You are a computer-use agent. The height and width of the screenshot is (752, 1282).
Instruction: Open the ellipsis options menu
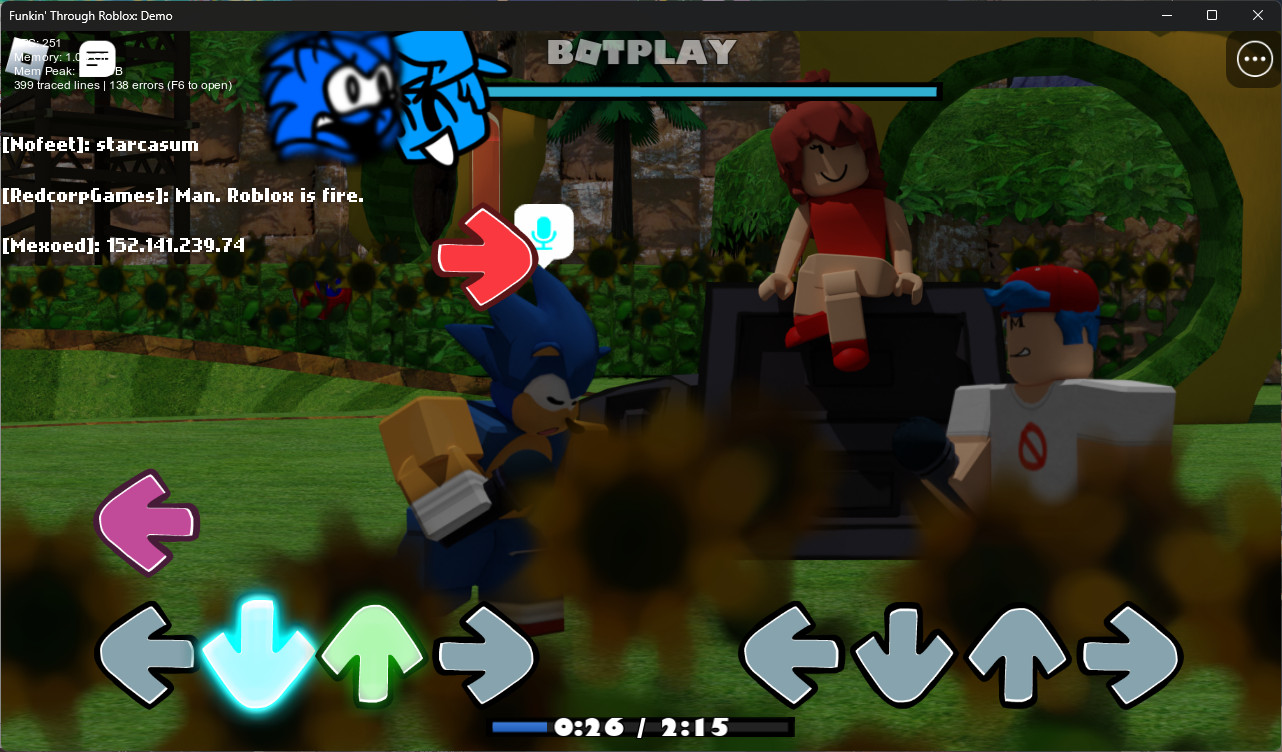(1254, 58)
